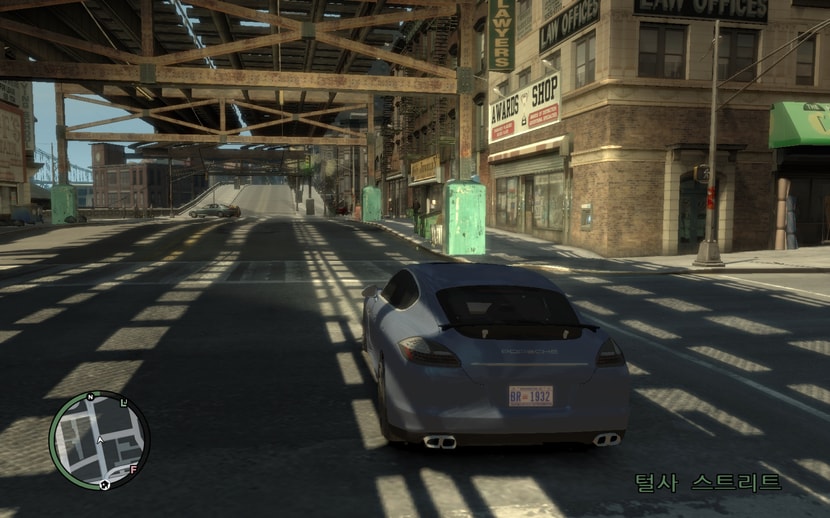This screenshot has width=830, height=518.
Task: Click the white player arrow on the radar
Action: (100, 439)
